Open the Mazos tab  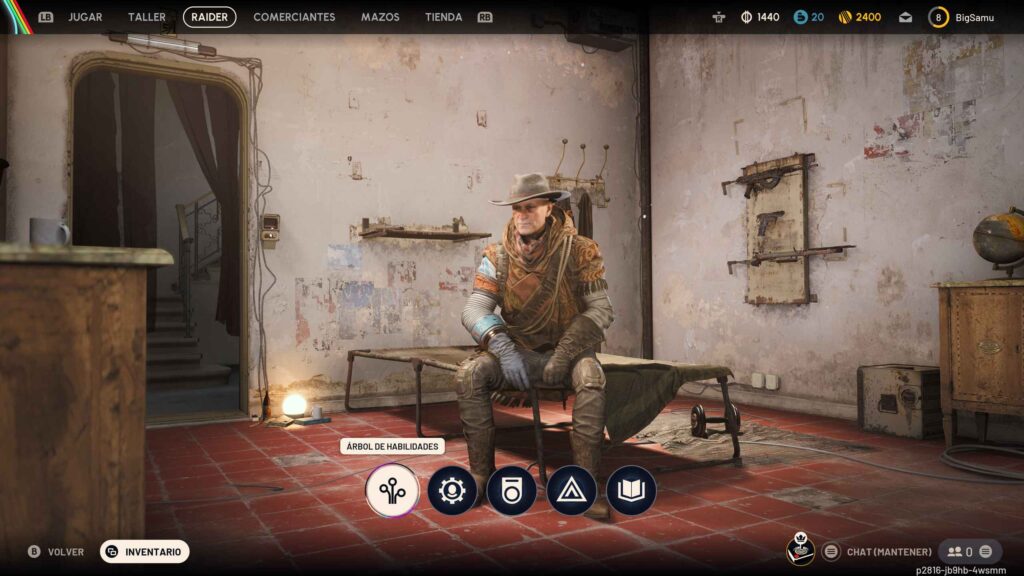click(x=380, y=17)
